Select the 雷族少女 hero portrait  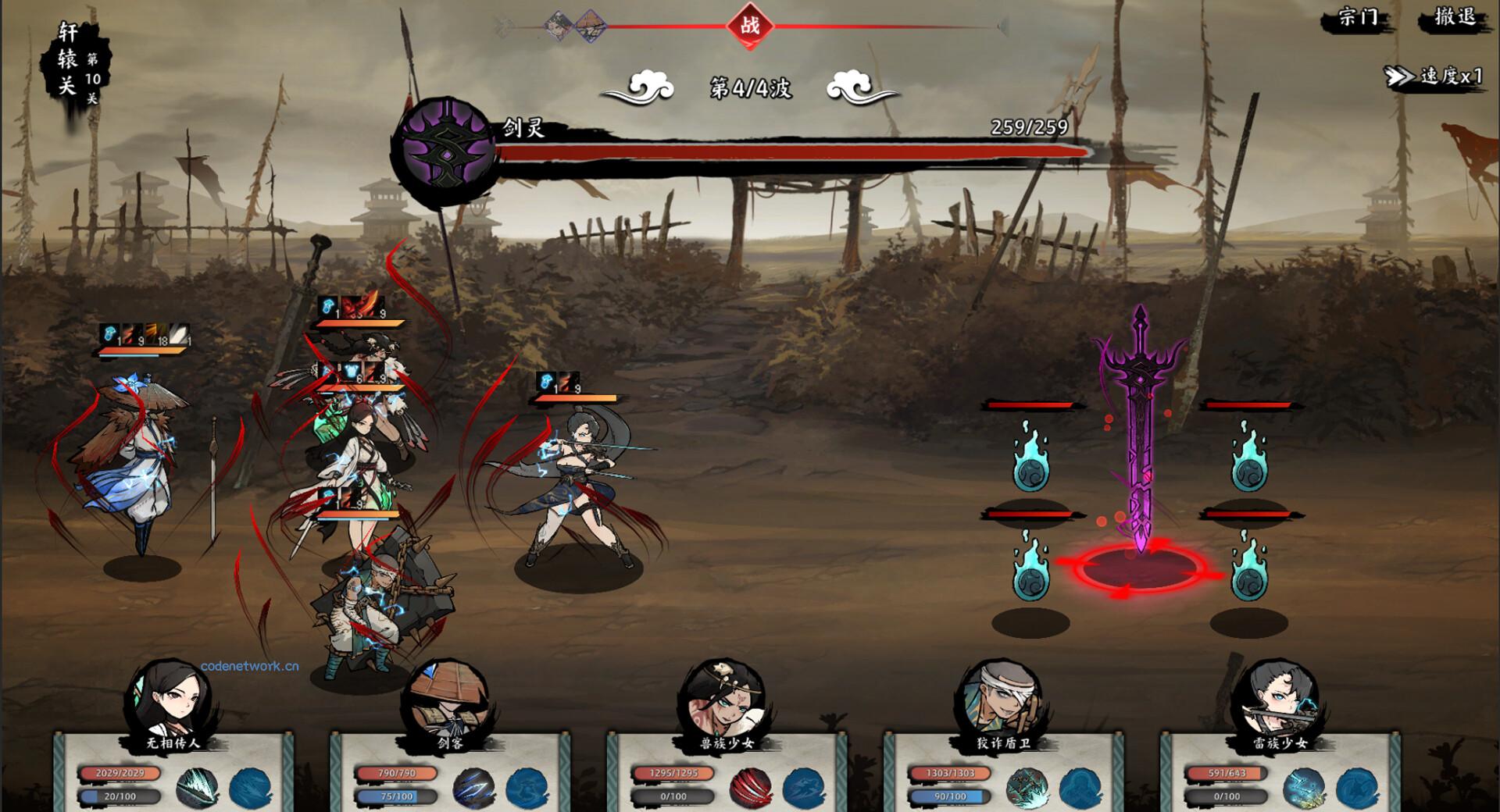click(x=1277, y=699)
